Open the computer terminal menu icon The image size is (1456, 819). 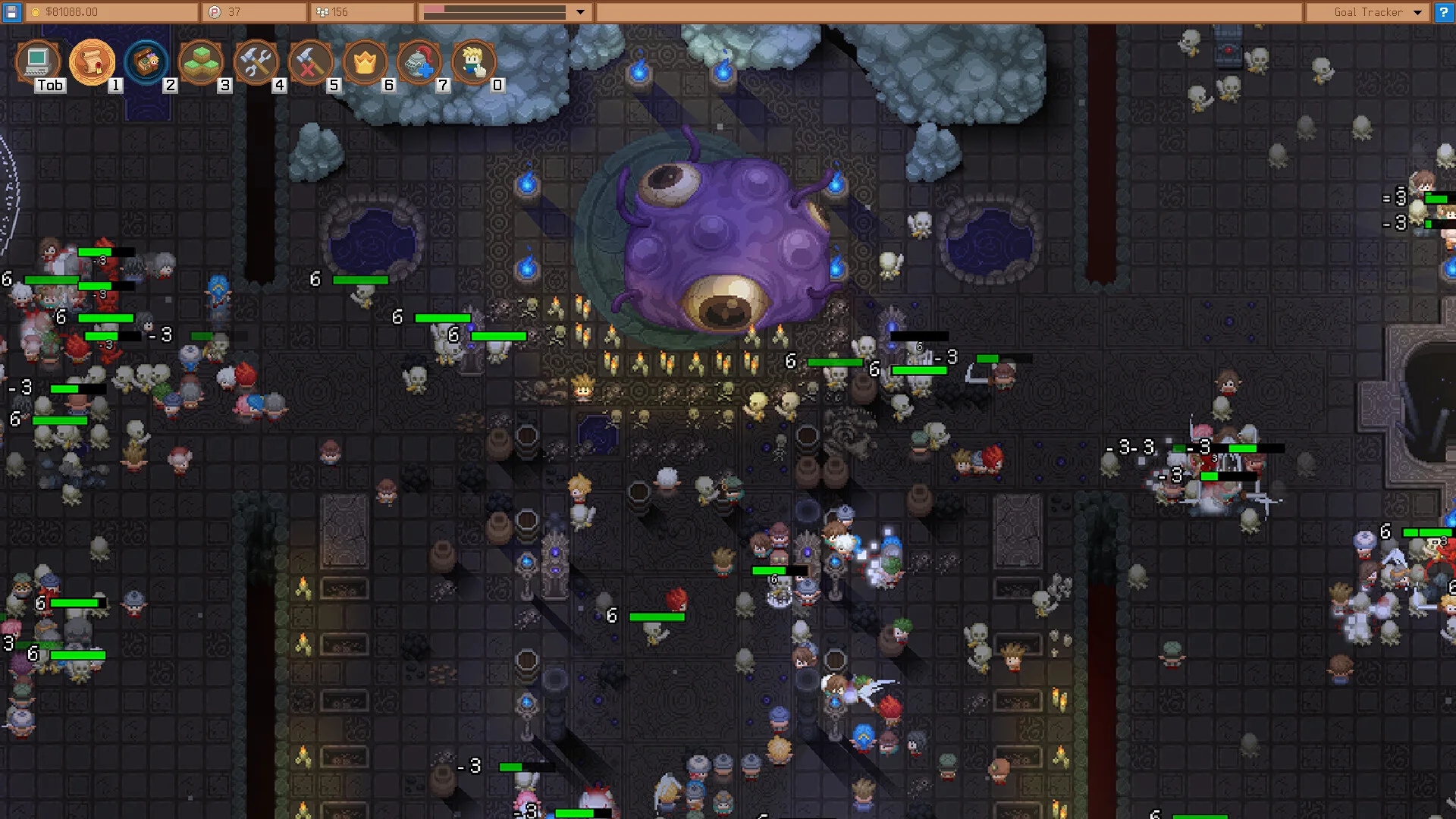(x=37, y=61)
